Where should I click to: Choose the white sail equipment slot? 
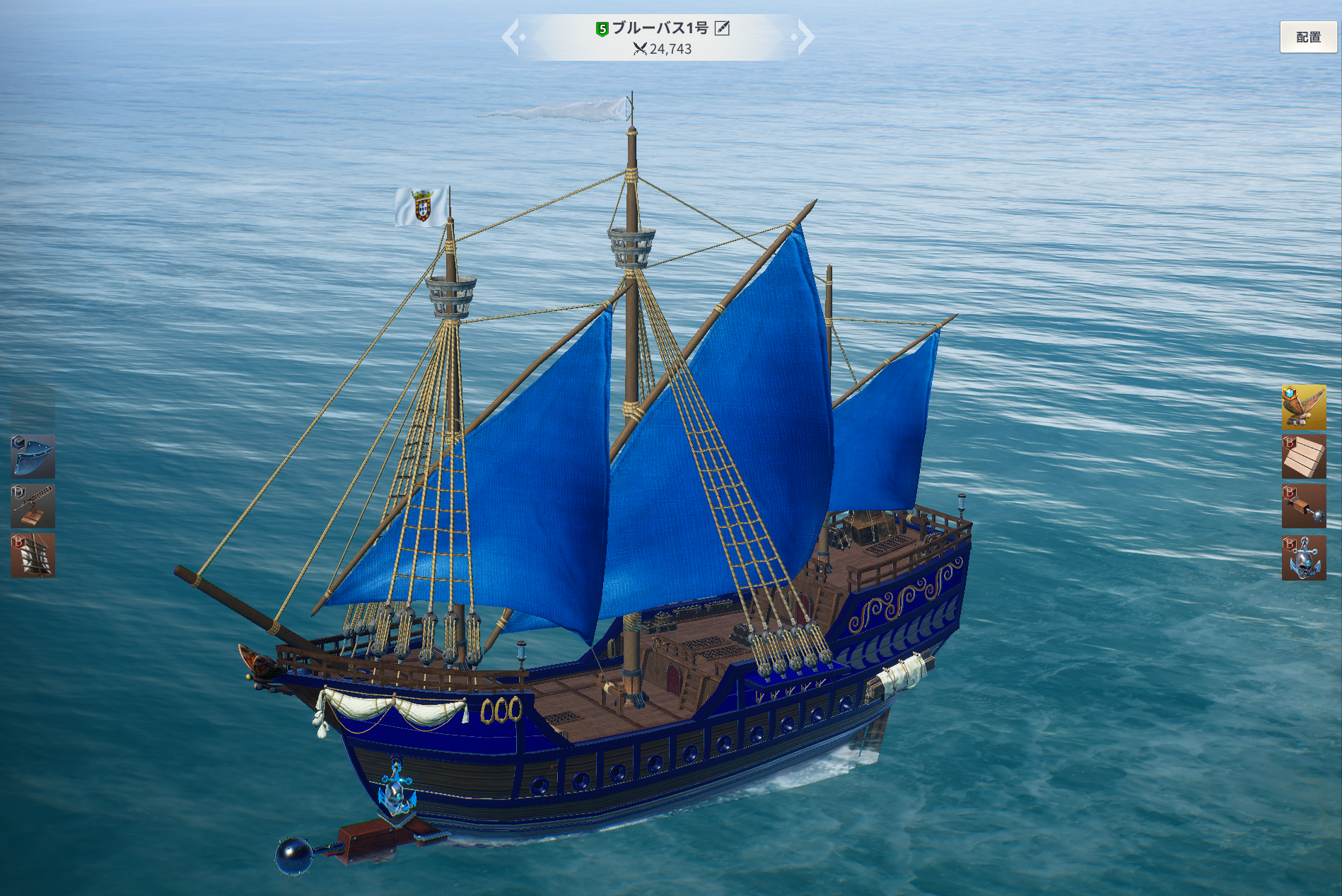pos(33,556)
